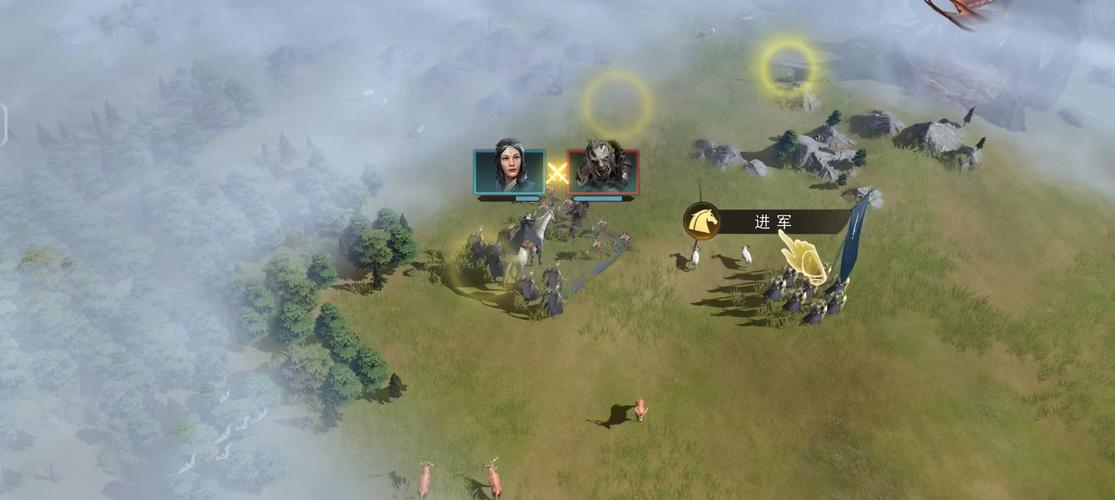Image resolution: width=1115 pixels, height=500 pixels.
Task: Tap the 进军 march button
Action: tap(772, 222)
